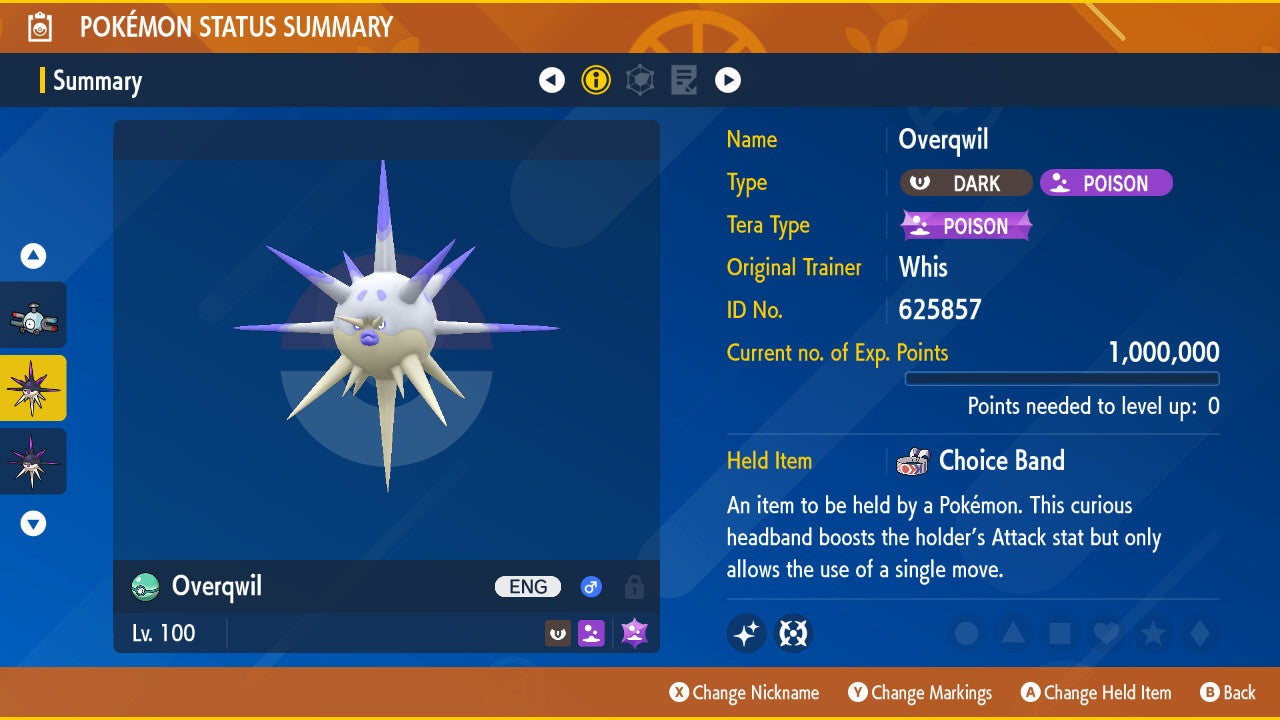Go Back from the summary screen
Image resolution: width=1280 pixels, height=720 pixels.
pyautogui.click(x=1227, y=693)
